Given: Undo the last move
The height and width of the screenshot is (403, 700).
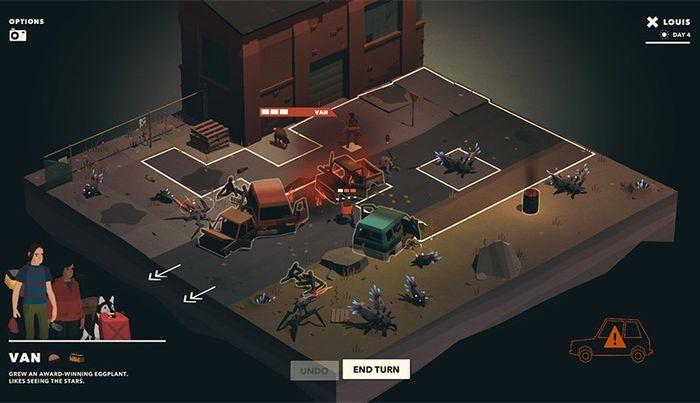Looking at the screenshot, I should (x=313, y=369).
